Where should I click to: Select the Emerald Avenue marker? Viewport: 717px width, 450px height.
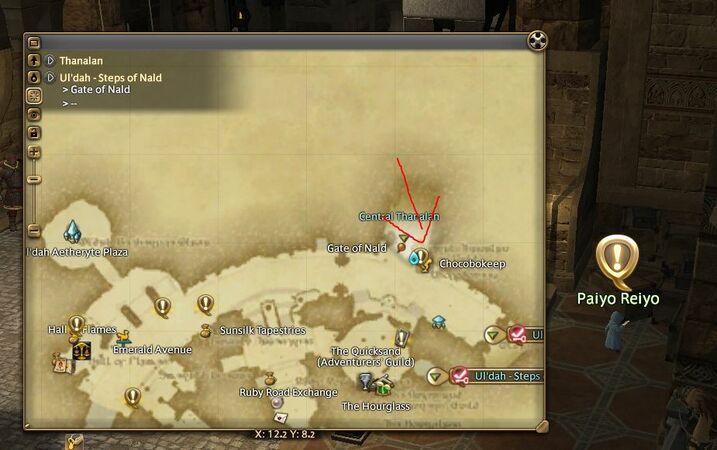tap(123, 338)
